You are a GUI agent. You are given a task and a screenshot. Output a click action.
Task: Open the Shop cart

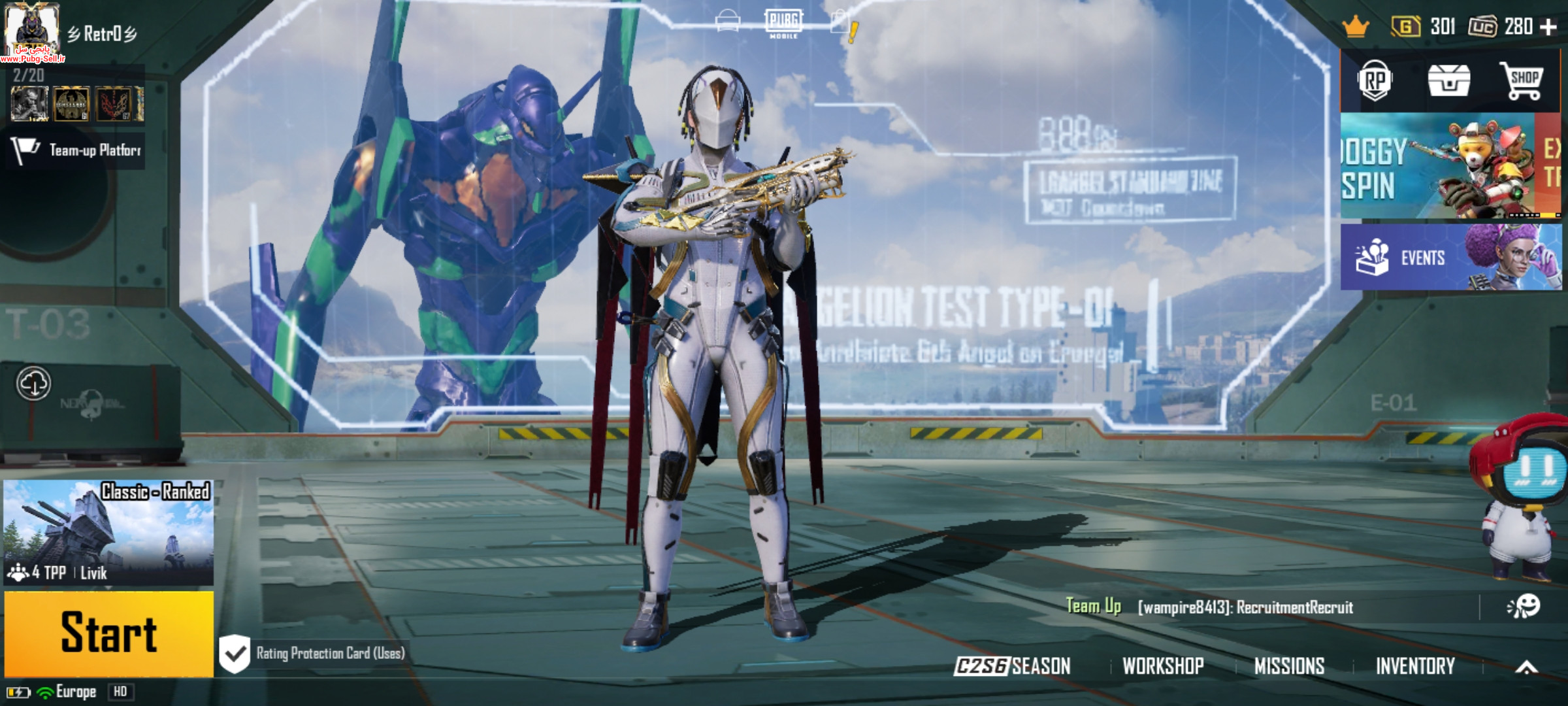[1522, 81]
